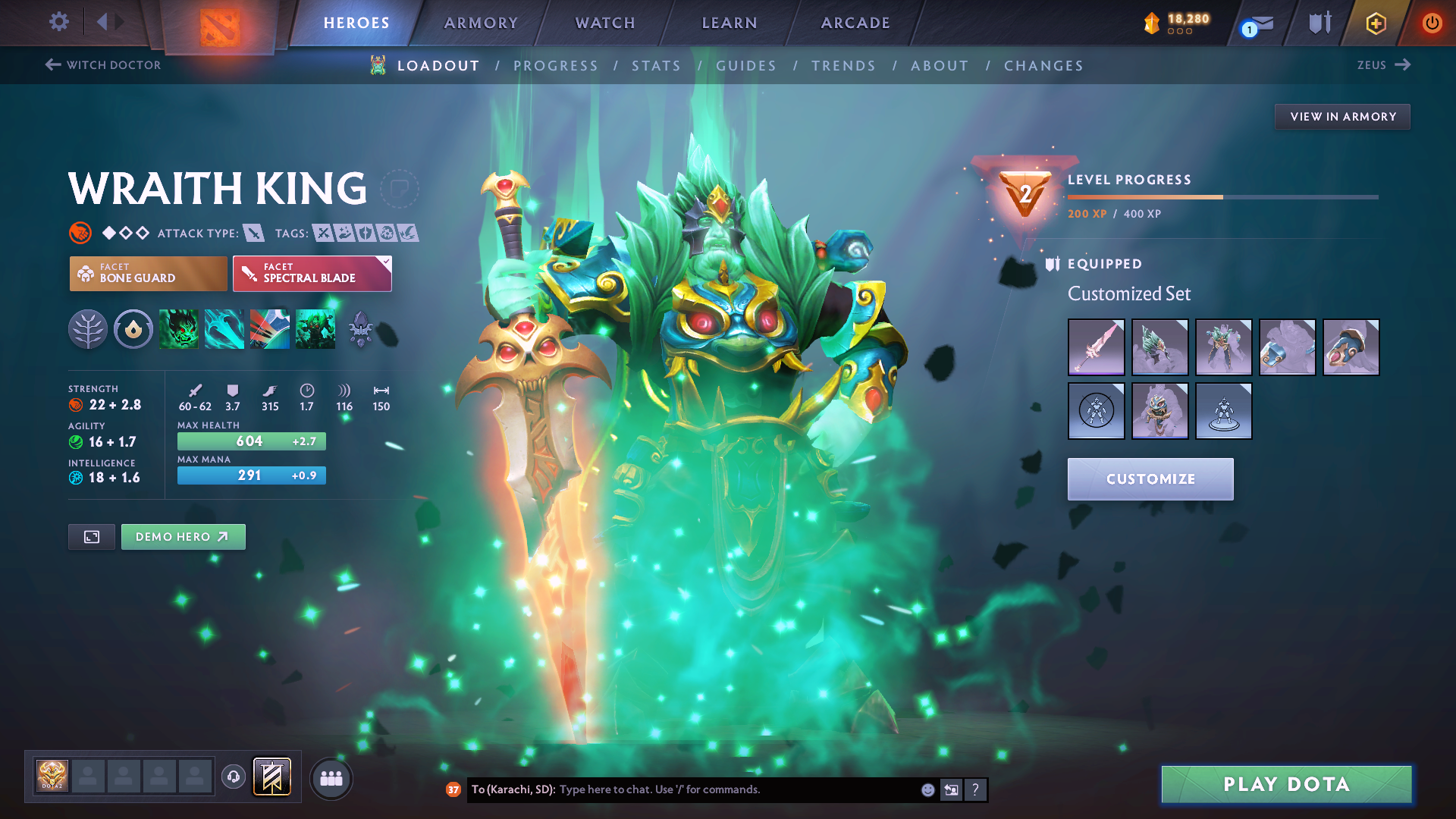Image resolution: width=1456 pixels, height=819 pixels.
Task: Switch to the STATS tab
Action: coord(656,65)
